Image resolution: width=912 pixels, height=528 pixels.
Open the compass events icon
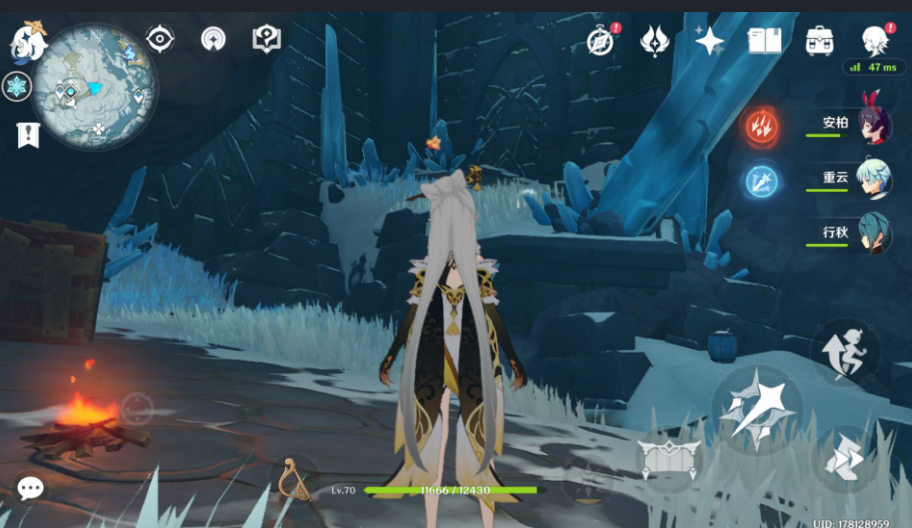(x=600, y=41)
